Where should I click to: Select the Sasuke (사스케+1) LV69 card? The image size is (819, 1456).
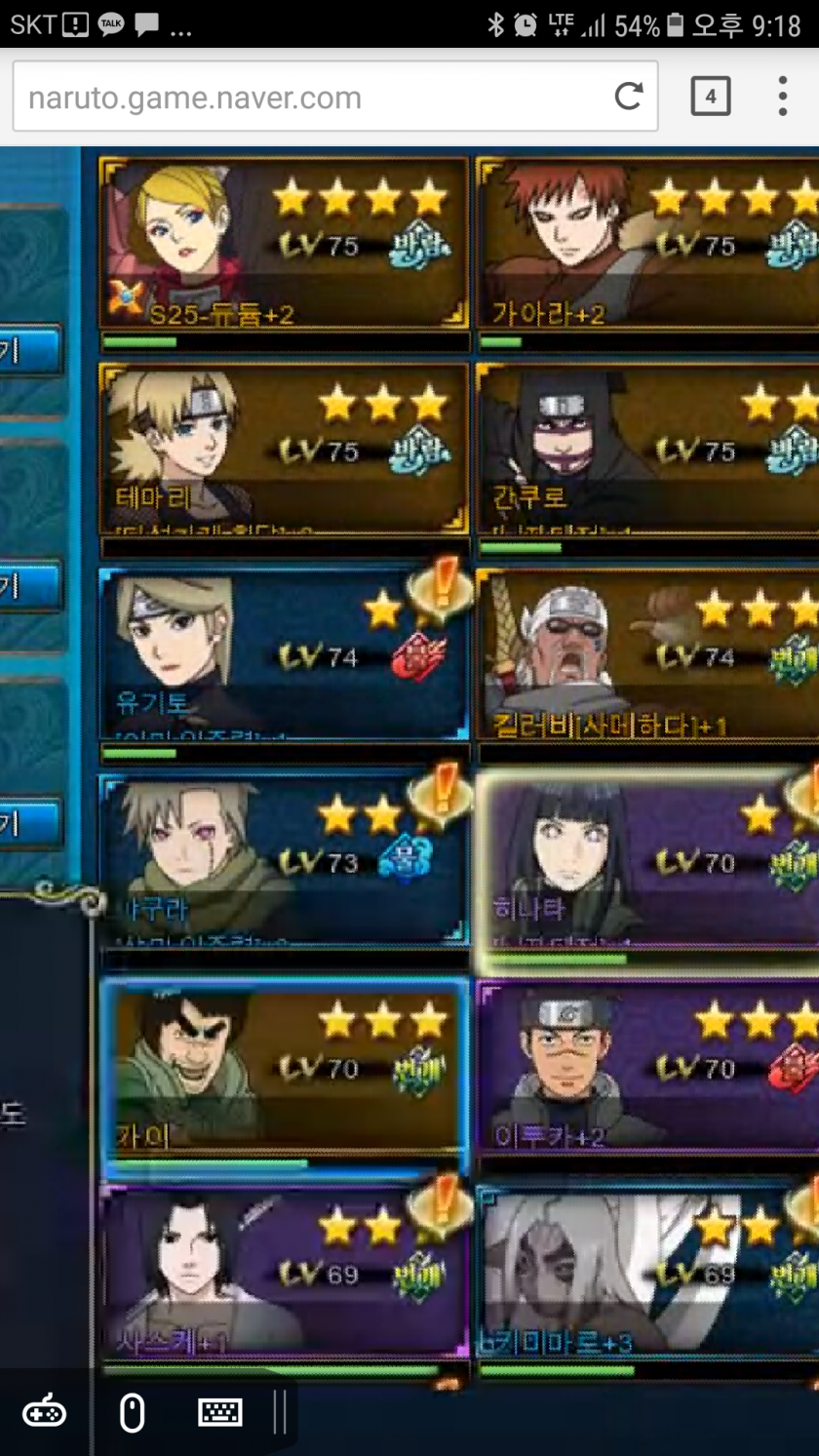point(284,1272)
